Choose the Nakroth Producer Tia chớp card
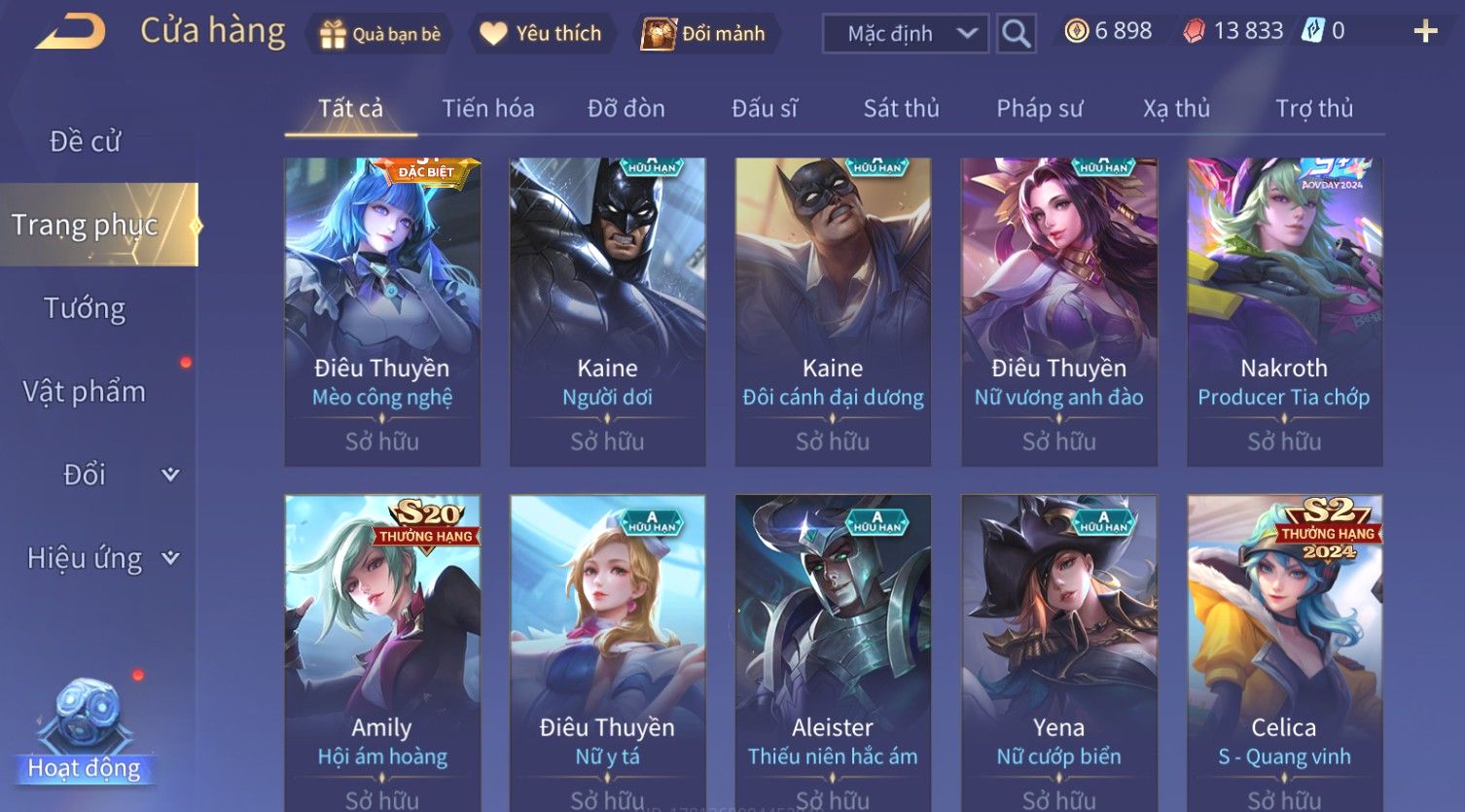The height and width of the screenshot is (812, 1465). pyautogui.click(x=1284, y=311)
